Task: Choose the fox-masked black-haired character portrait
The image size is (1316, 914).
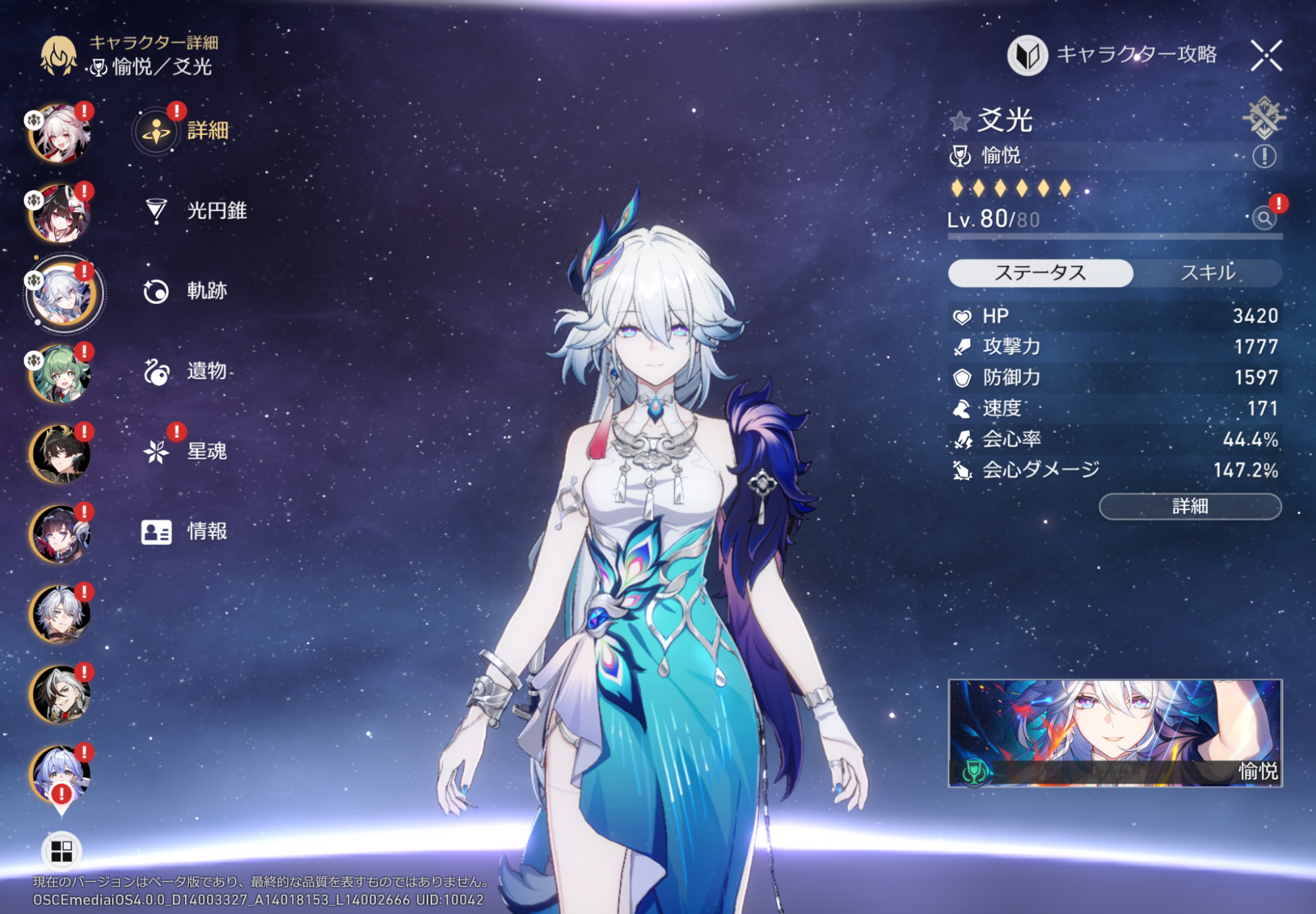Action: (60, 213)
